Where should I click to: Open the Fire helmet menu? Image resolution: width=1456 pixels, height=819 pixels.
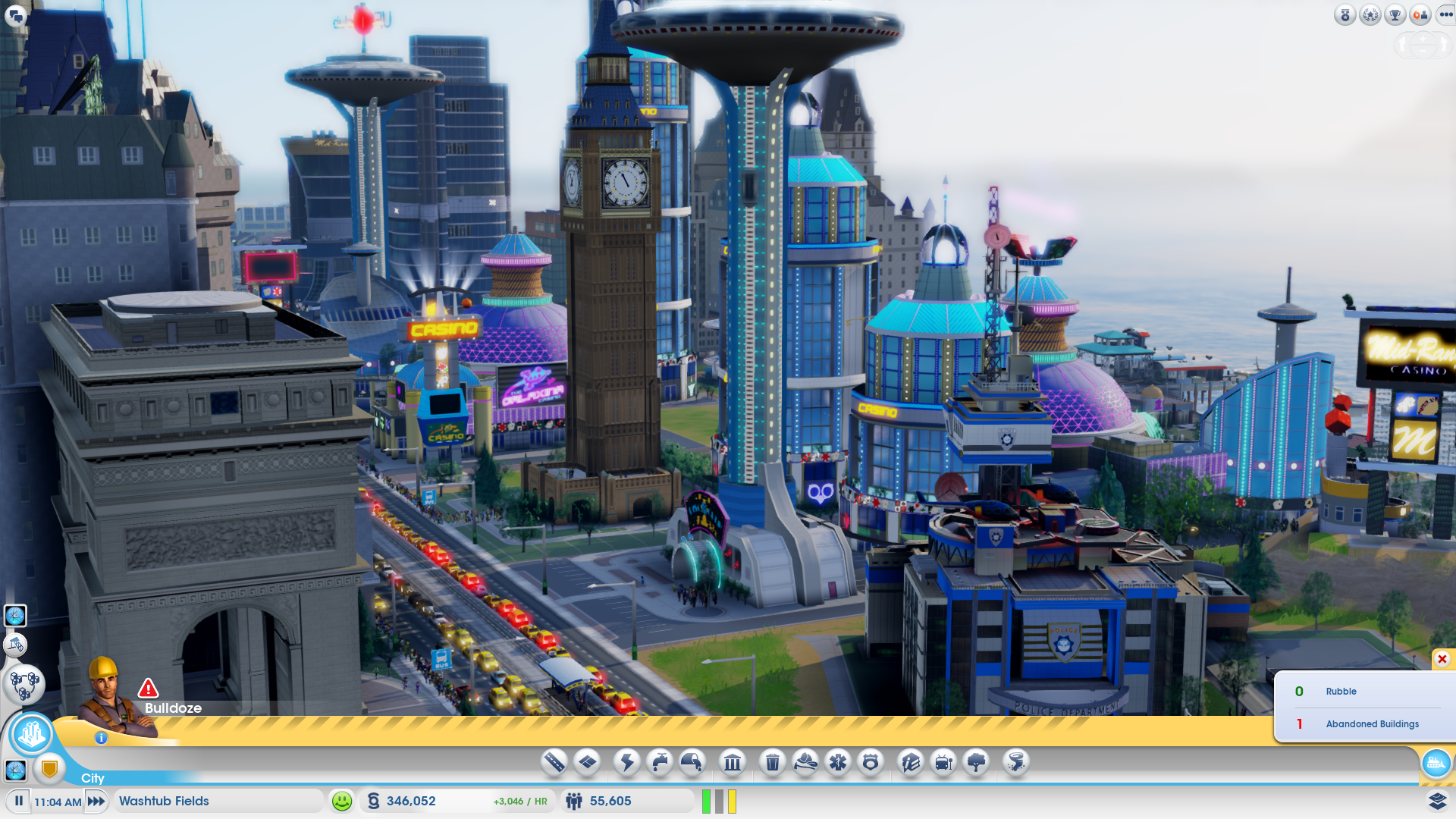click(805, 761)
